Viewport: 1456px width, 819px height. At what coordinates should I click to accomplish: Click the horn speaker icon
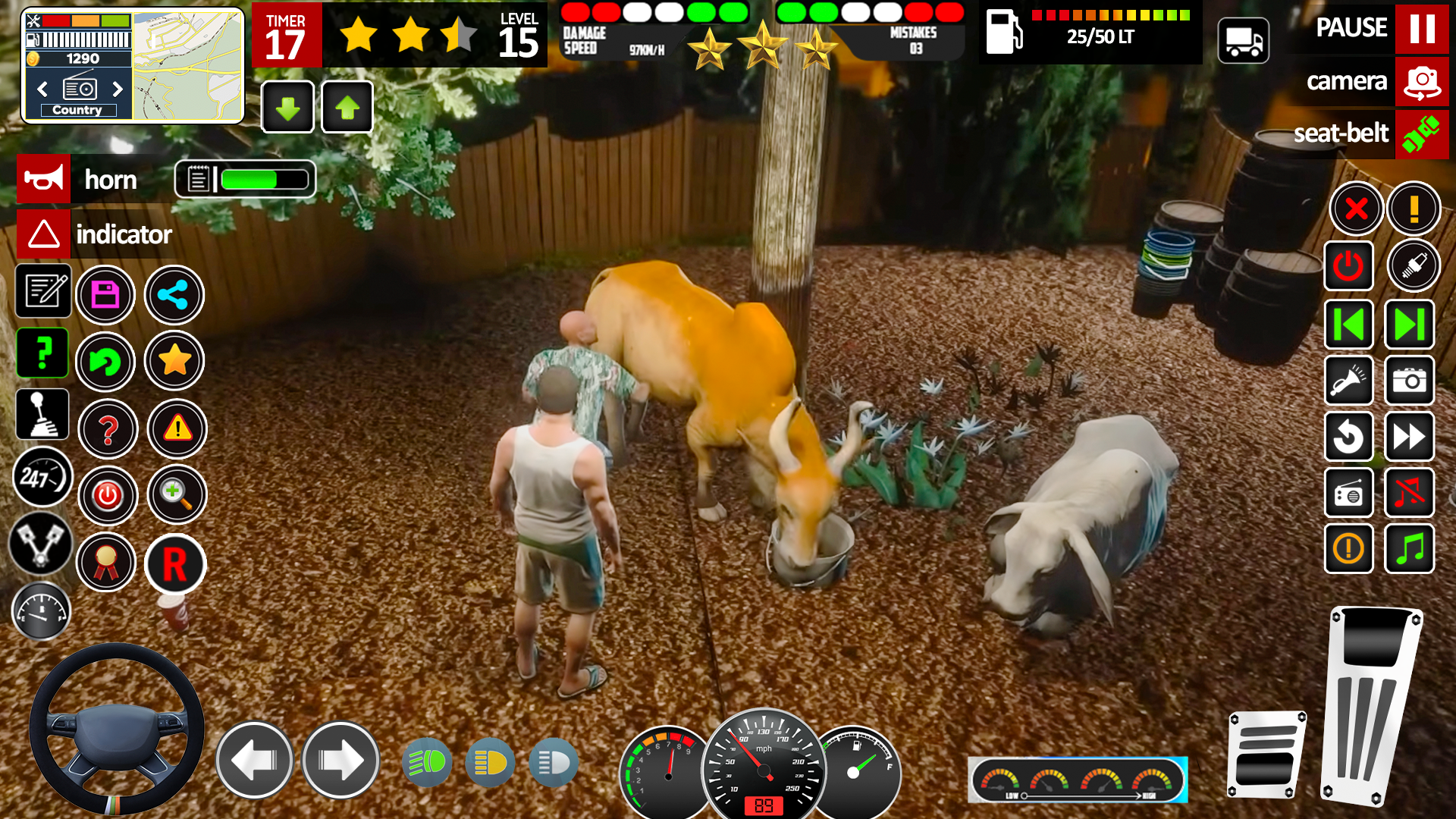[x=43, y=180]
